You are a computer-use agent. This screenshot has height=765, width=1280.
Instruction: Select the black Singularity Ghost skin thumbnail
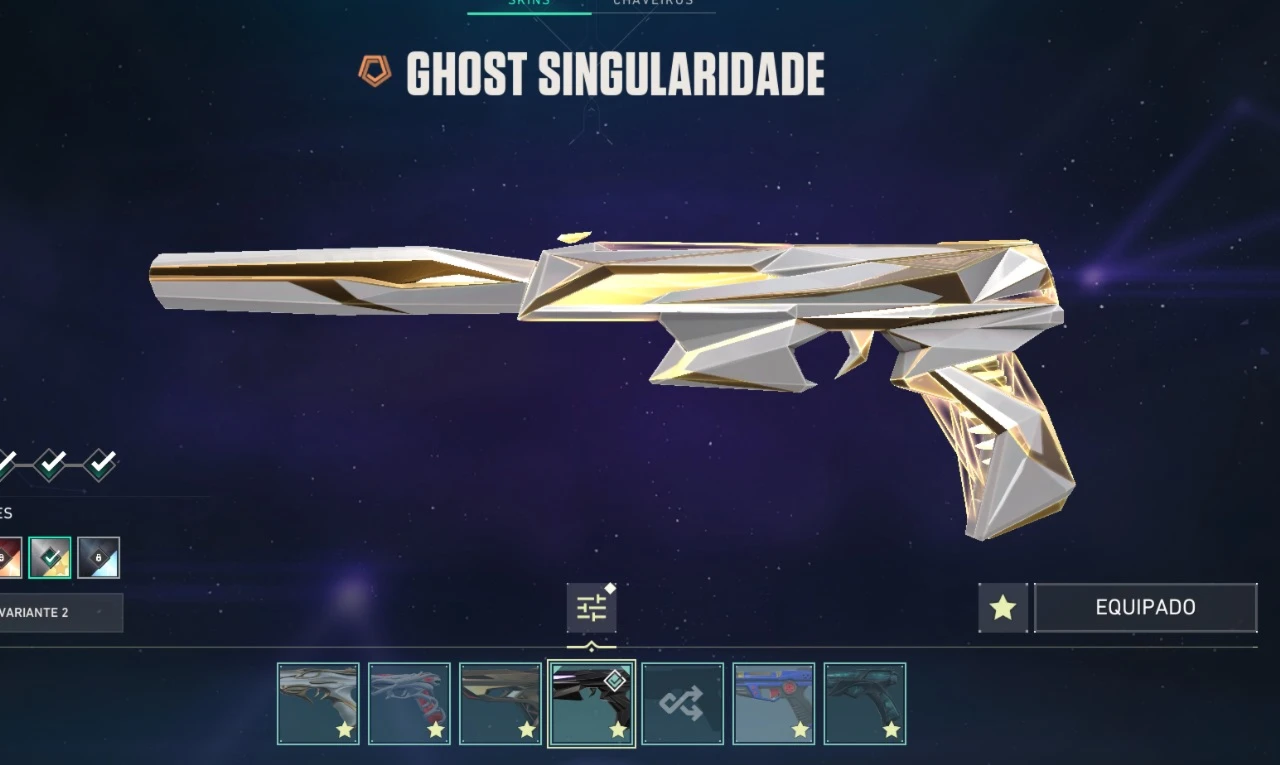[x=591, y=703]
